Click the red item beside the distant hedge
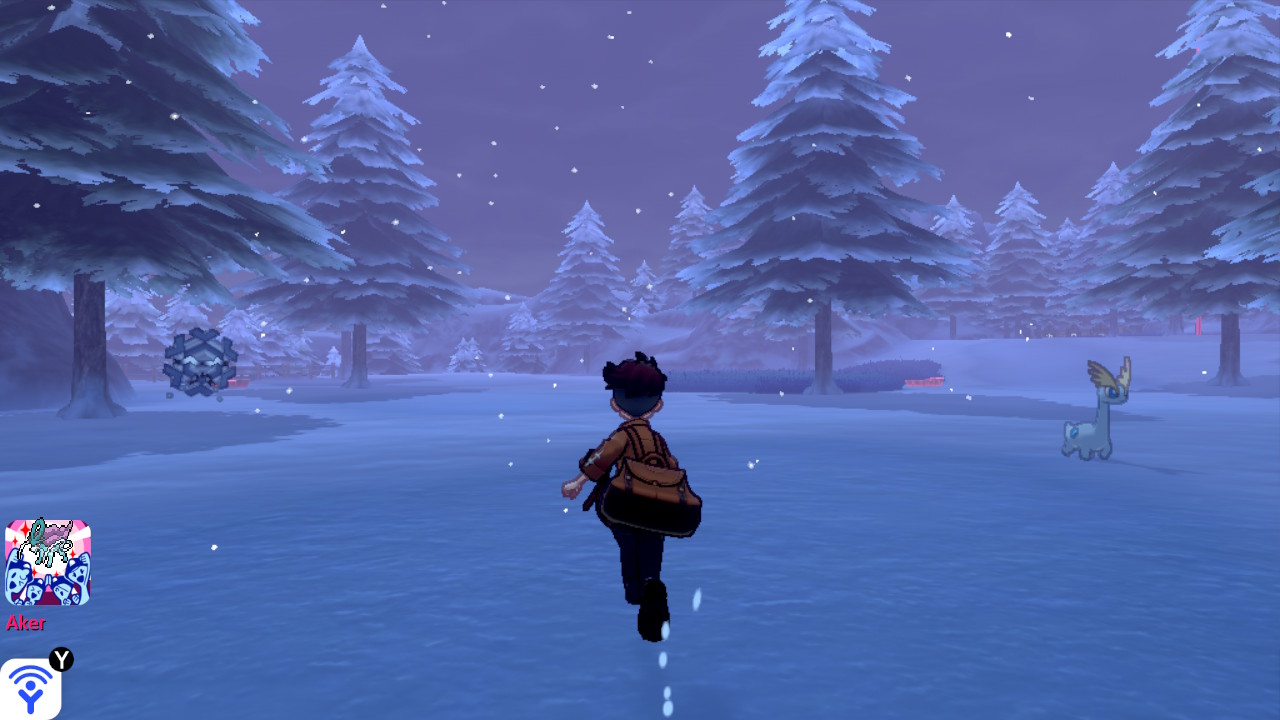This screenshot has height=720, width=1280. pyautogui.click(x=924, y=381)
